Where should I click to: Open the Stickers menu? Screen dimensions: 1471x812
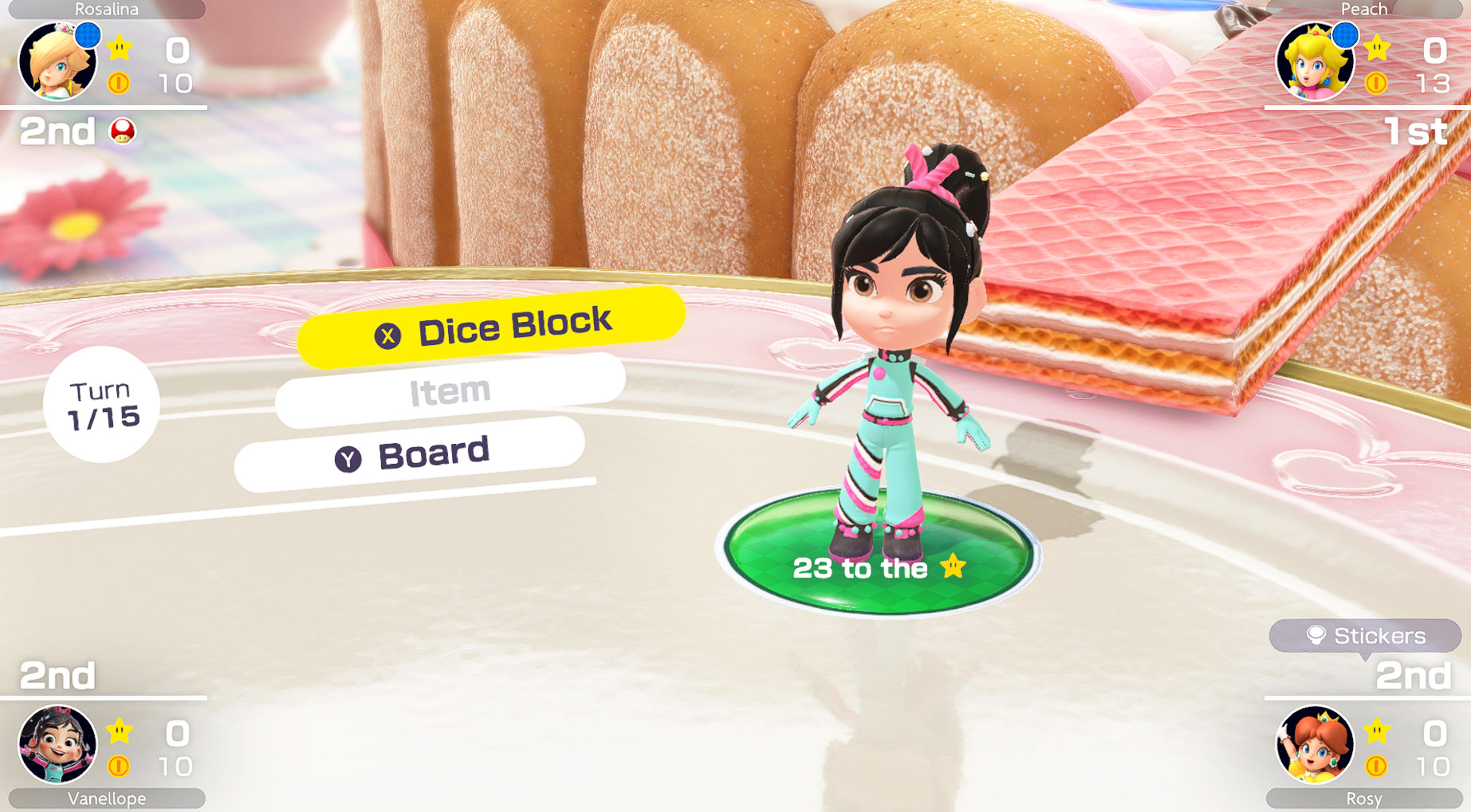coord(1365,636)
